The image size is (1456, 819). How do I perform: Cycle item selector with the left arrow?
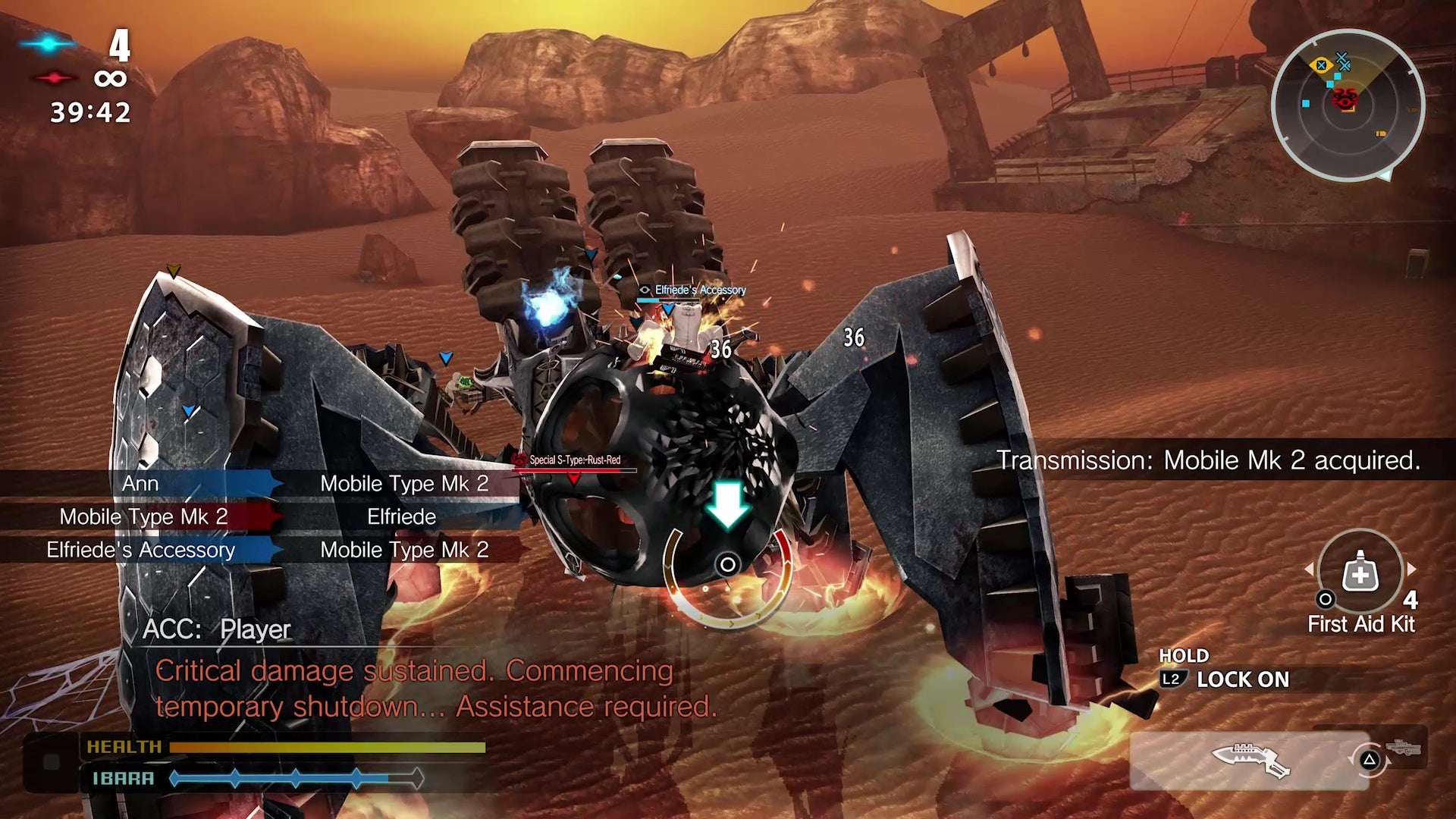(x=1309, y=569)
